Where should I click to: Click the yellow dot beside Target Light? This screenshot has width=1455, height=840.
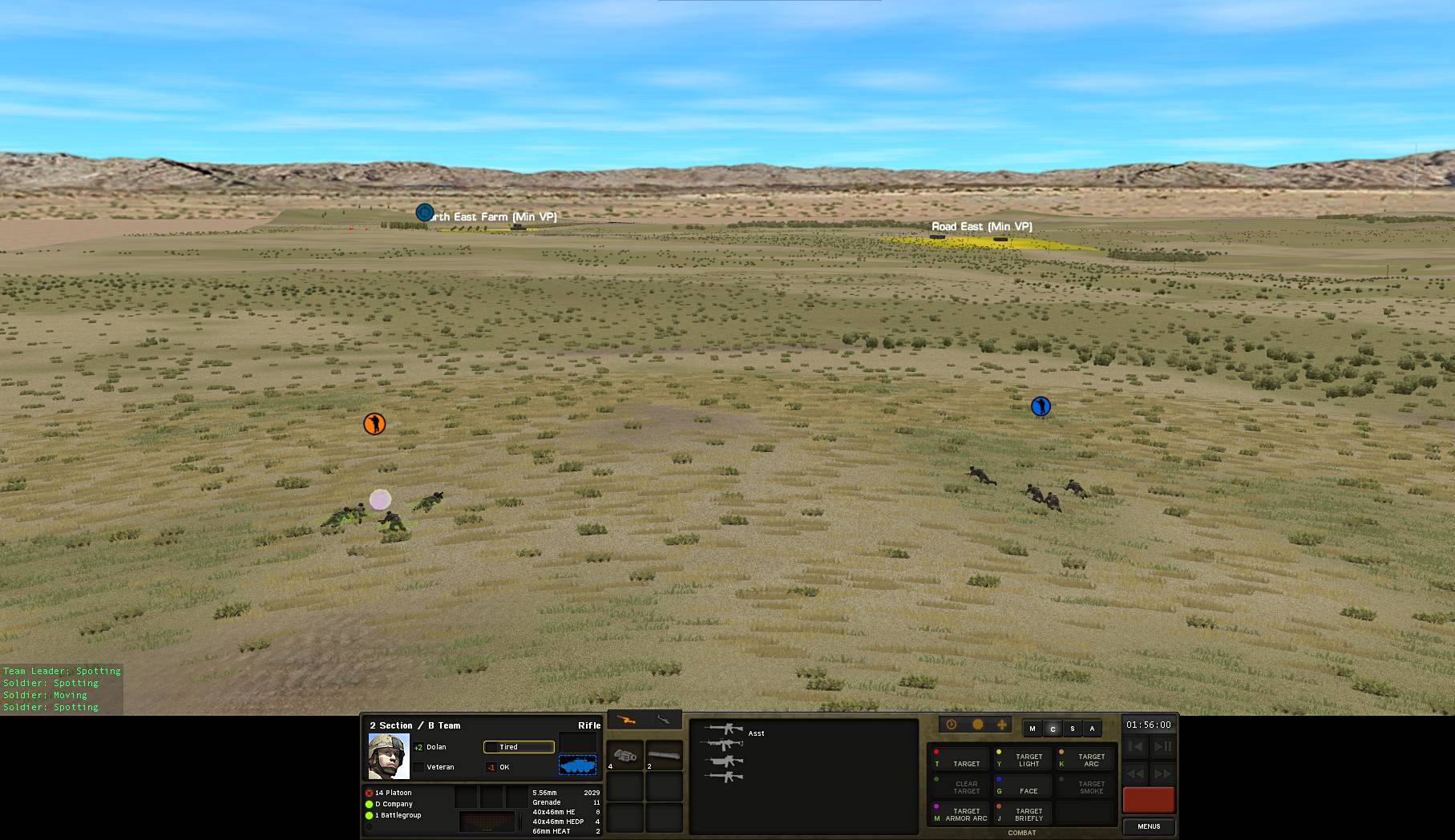coord(999,752)
